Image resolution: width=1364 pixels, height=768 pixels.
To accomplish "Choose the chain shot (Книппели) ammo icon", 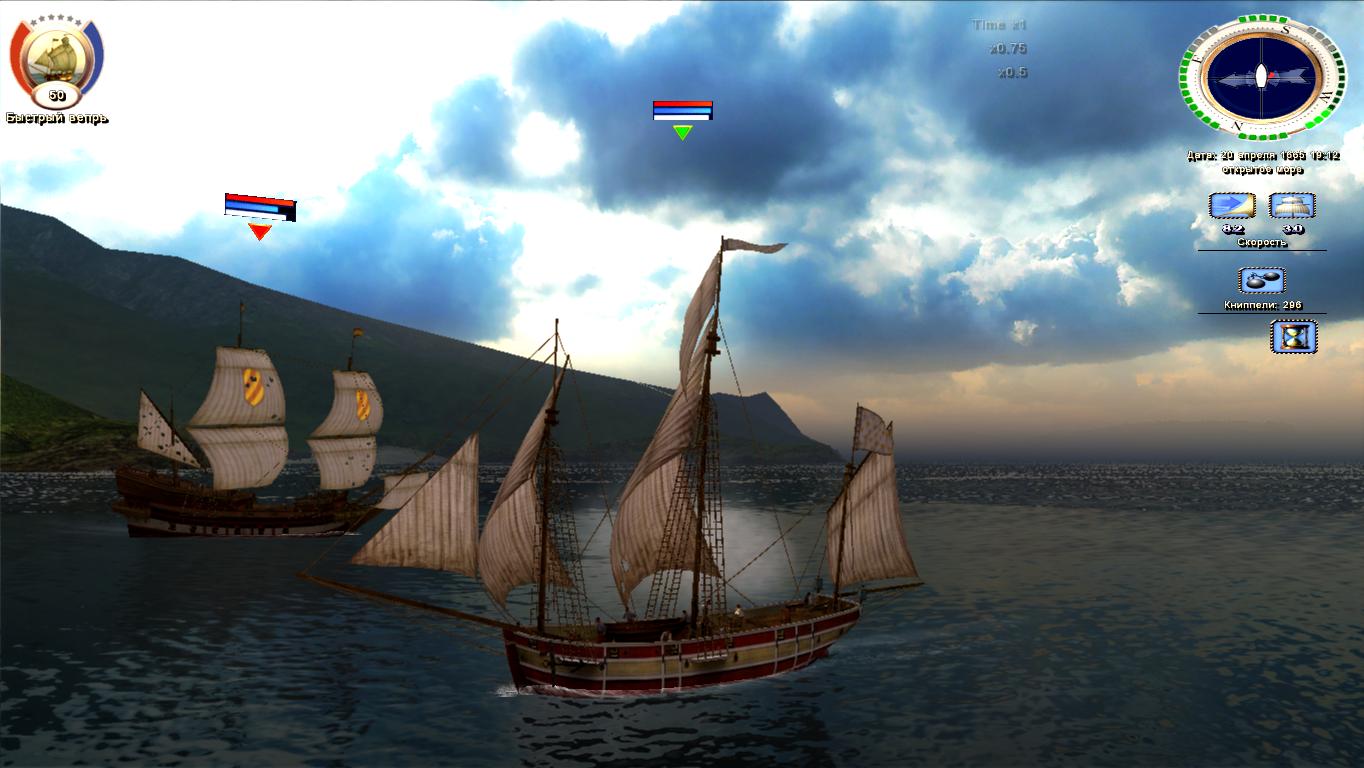I will 1261,281.
